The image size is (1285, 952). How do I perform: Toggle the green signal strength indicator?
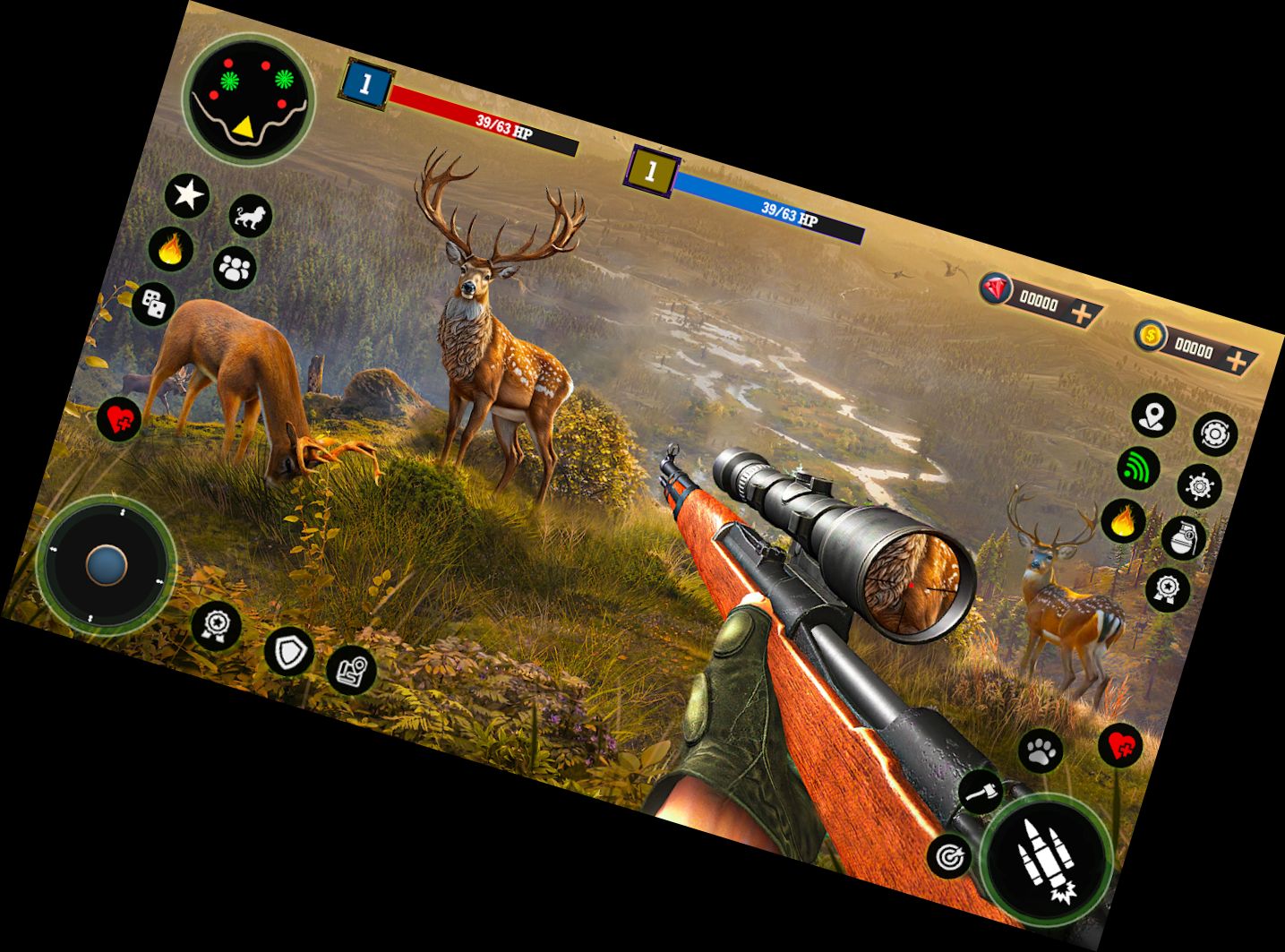[x=1139, y=468]
